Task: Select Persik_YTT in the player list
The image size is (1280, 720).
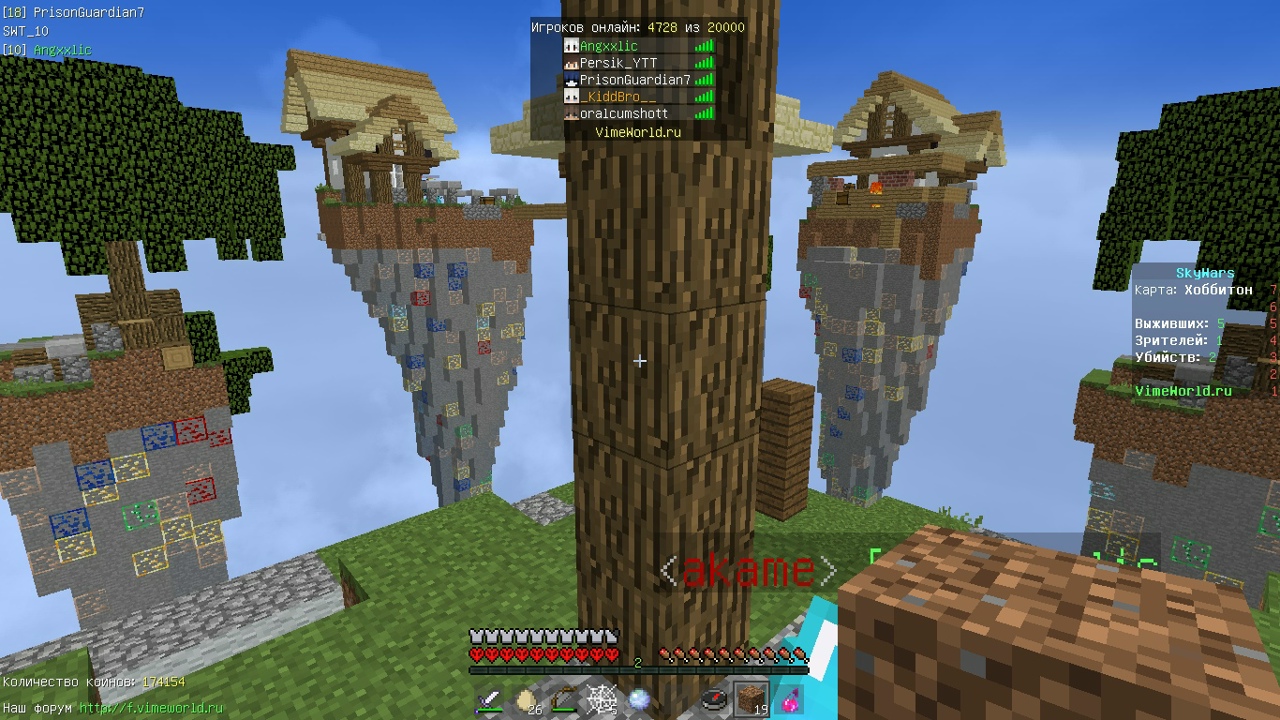Action: 618,63
